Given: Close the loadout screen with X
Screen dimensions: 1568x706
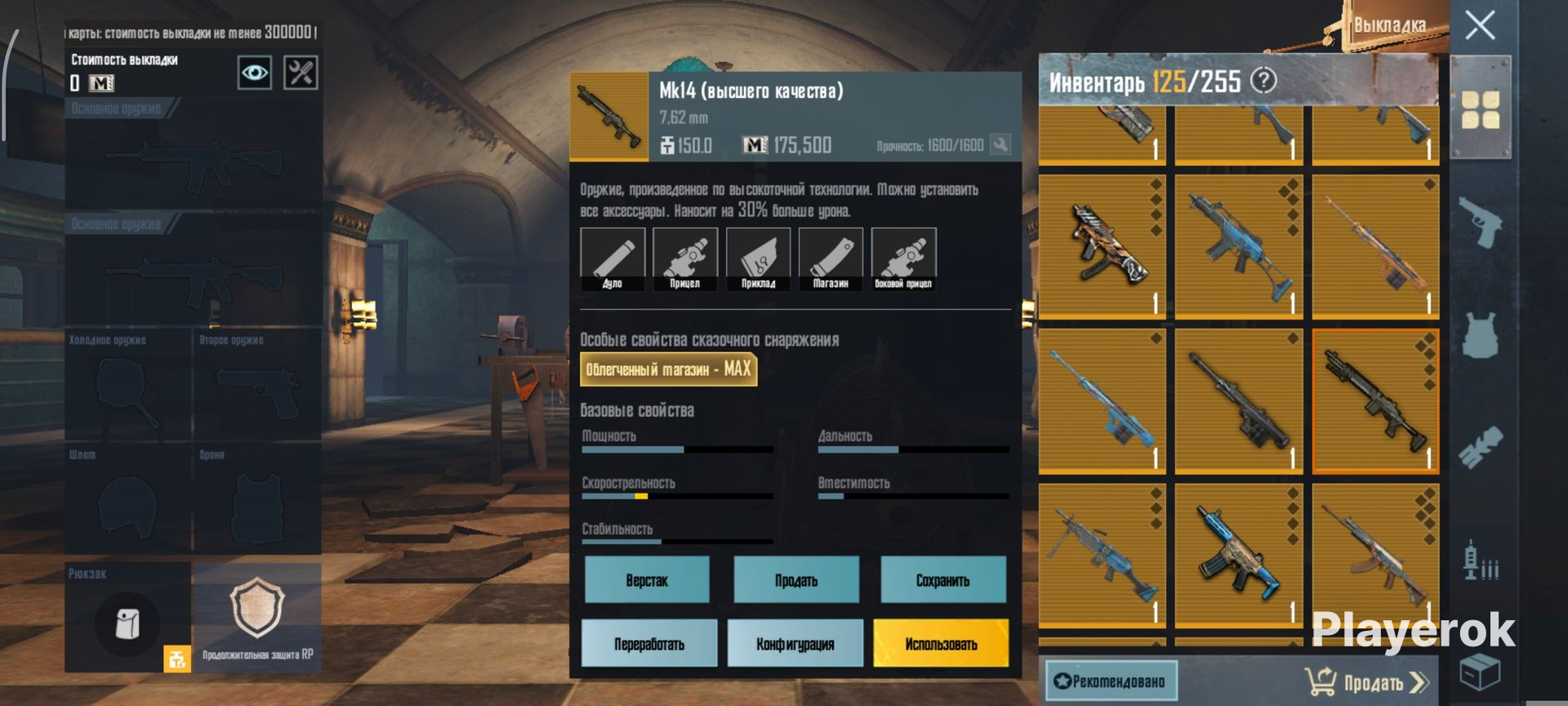Looking at the screenshot, I should (1480, 25).
